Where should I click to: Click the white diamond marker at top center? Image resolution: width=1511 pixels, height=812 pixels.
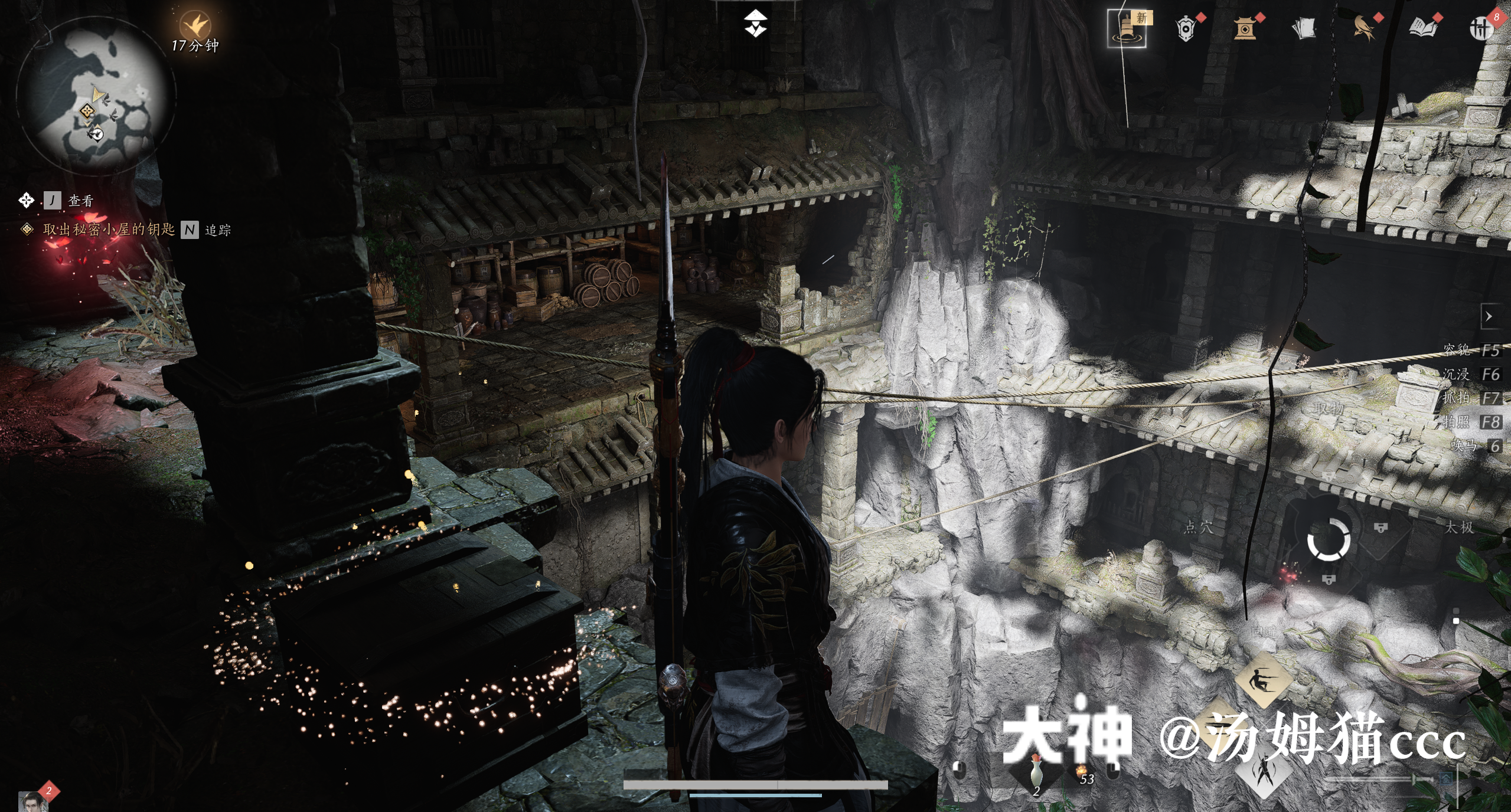(755, 22)
